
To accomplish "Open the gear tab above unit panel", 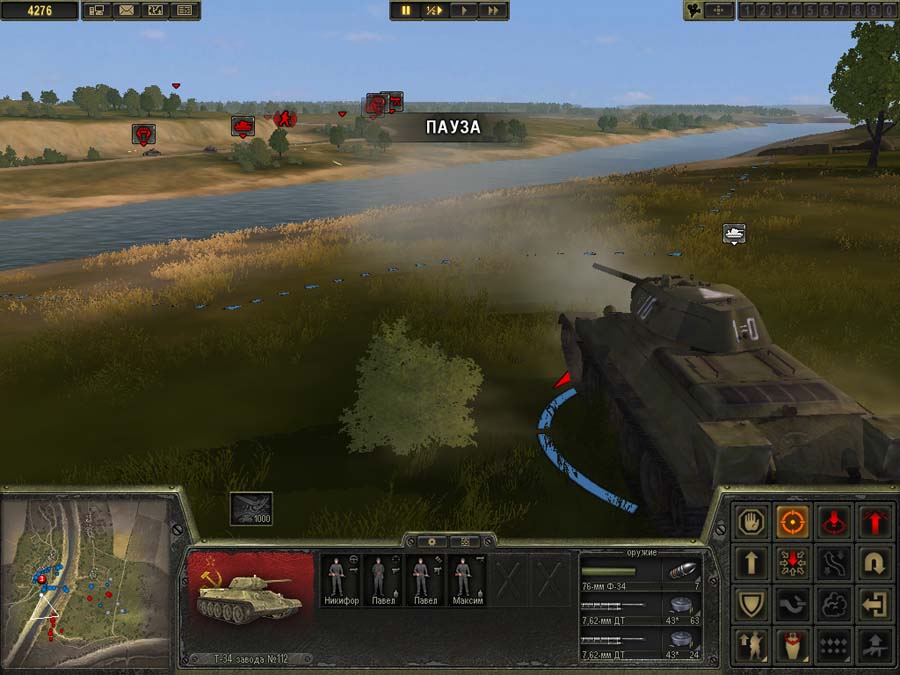I will tap(431, 541).
